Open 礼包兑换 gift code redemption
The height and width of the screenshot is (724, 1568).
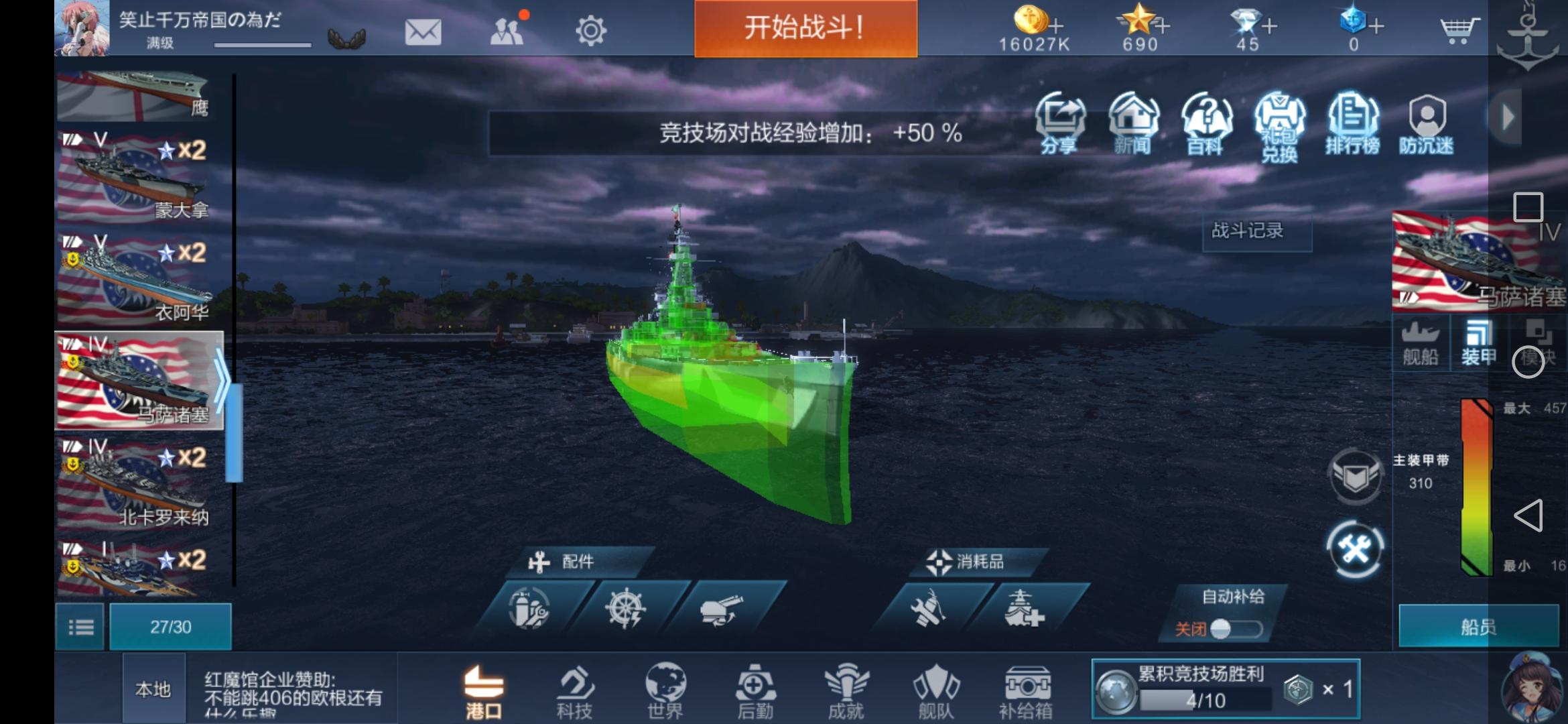pyautogui.click(x=1280, y=124)
